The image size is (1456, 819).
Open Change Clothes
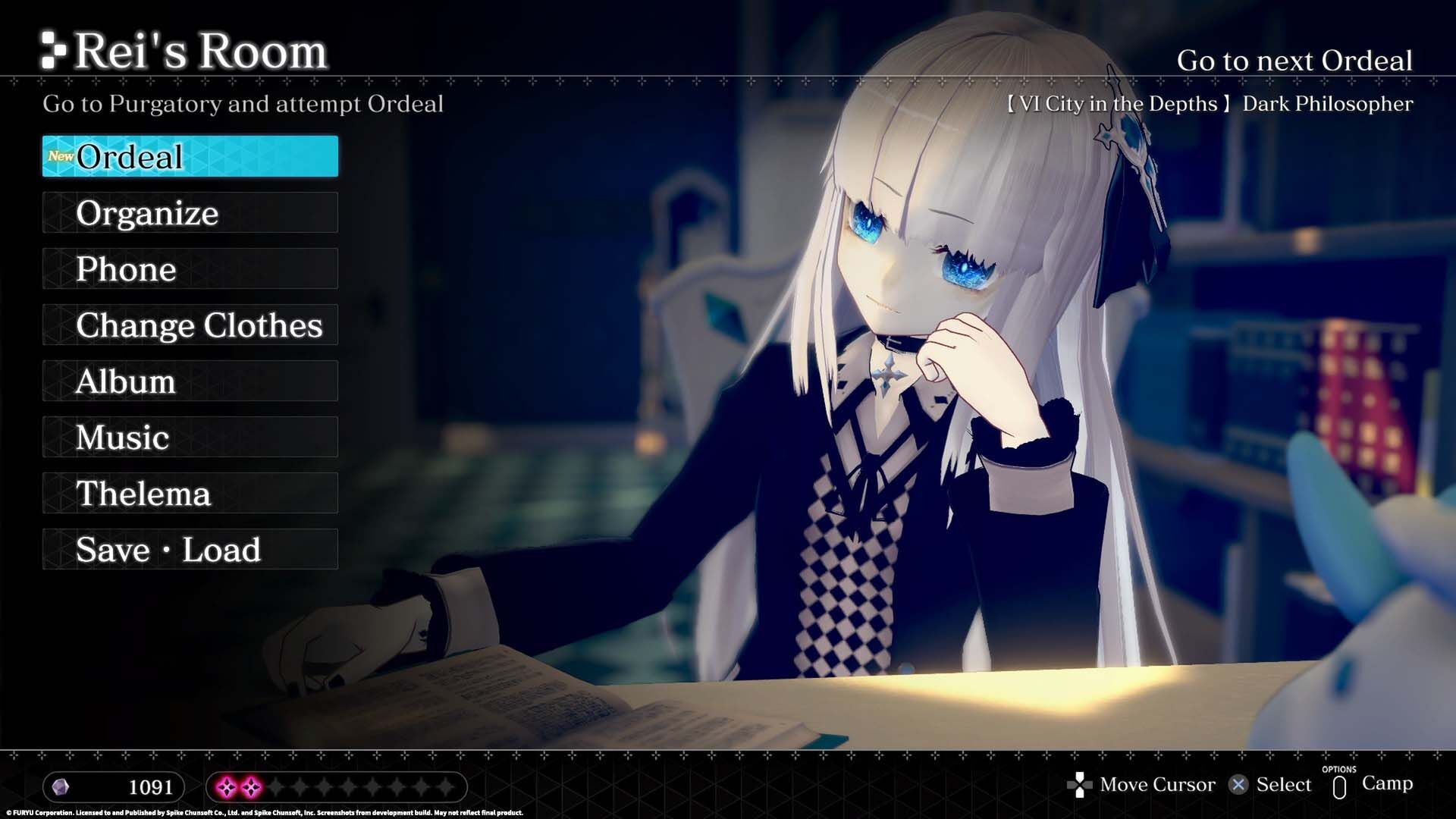point(190,325)
